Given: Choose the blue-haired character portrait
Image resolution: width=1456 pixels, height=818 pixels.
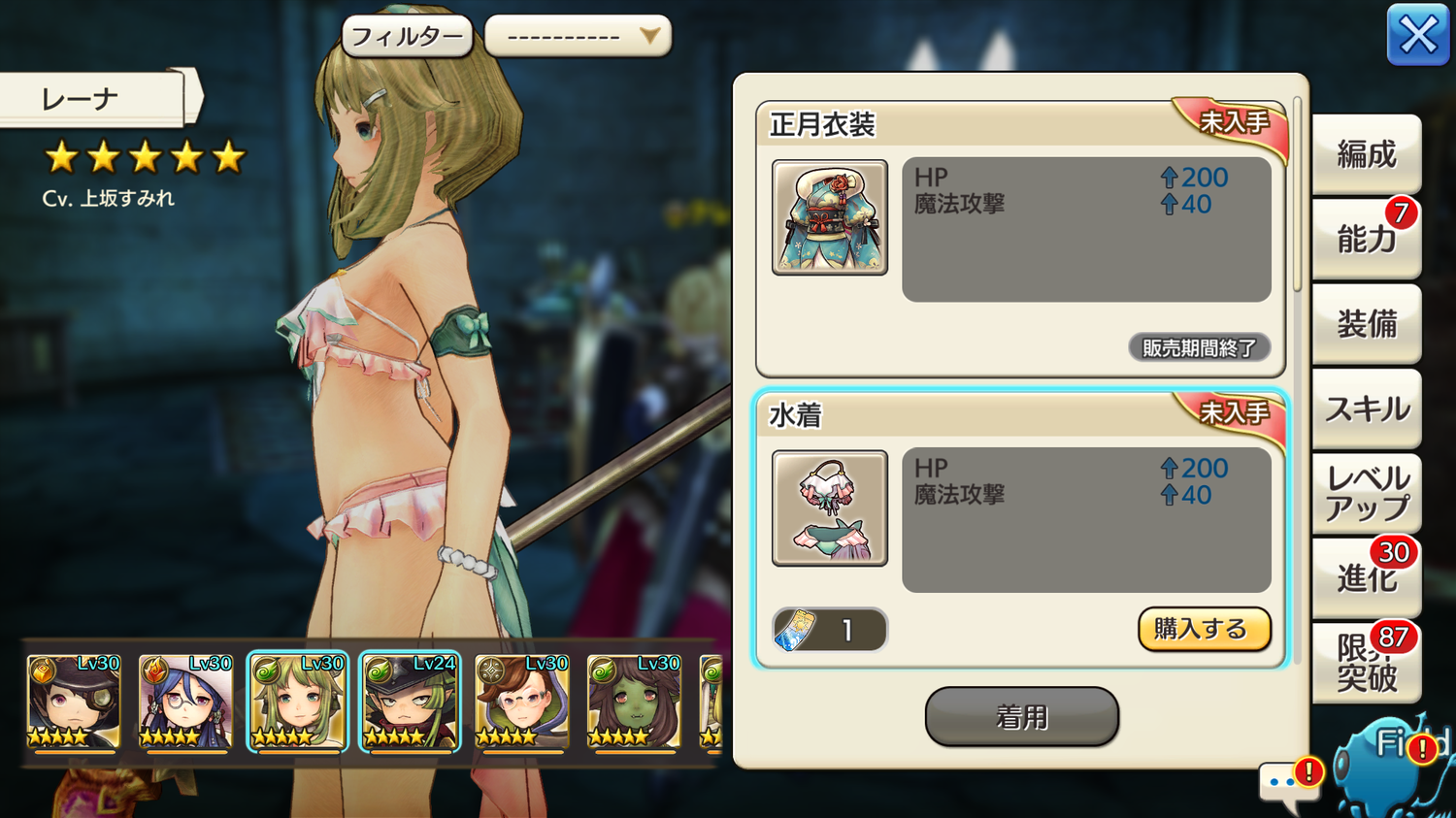Looking at the screenshot, I should click(x=185, y=701).
